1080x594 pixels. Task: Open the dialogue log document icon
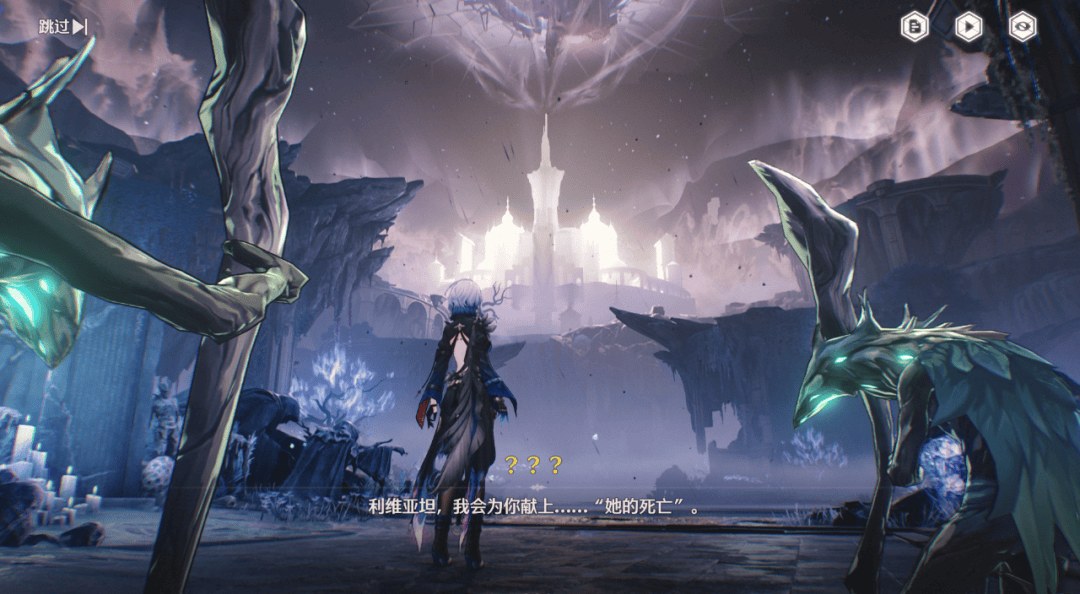click(915, 27)
